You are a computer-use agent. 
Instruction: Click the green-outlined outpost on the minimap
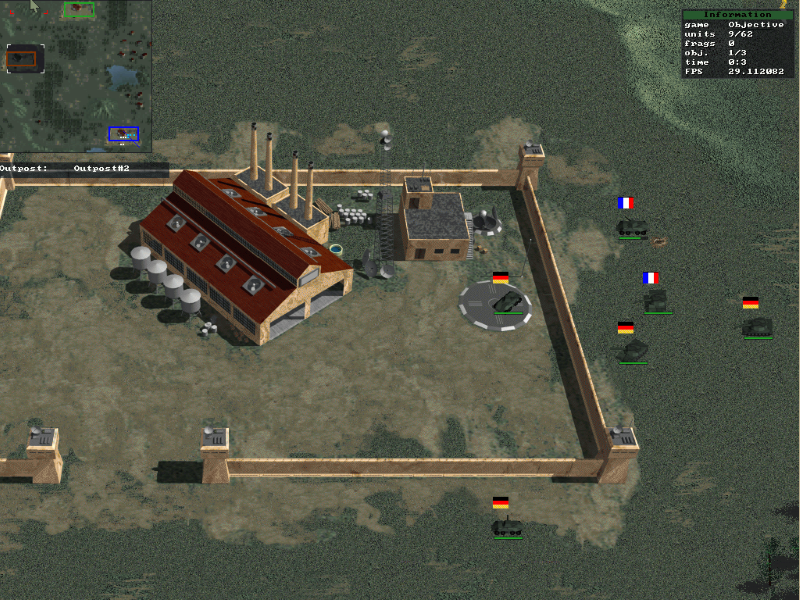coord(79,10)
